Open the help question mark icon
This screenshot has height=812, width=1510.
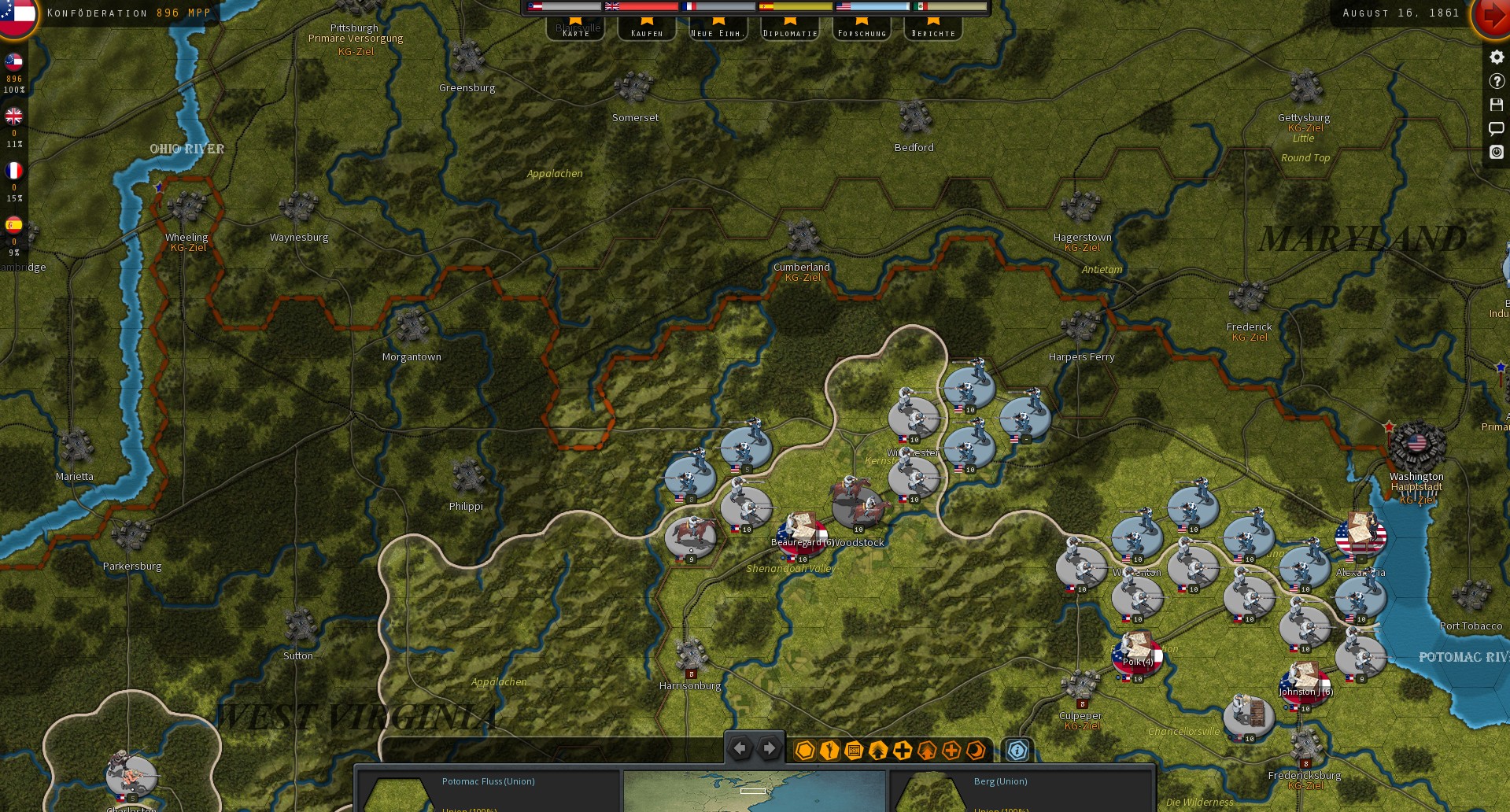click(1496, 81)
